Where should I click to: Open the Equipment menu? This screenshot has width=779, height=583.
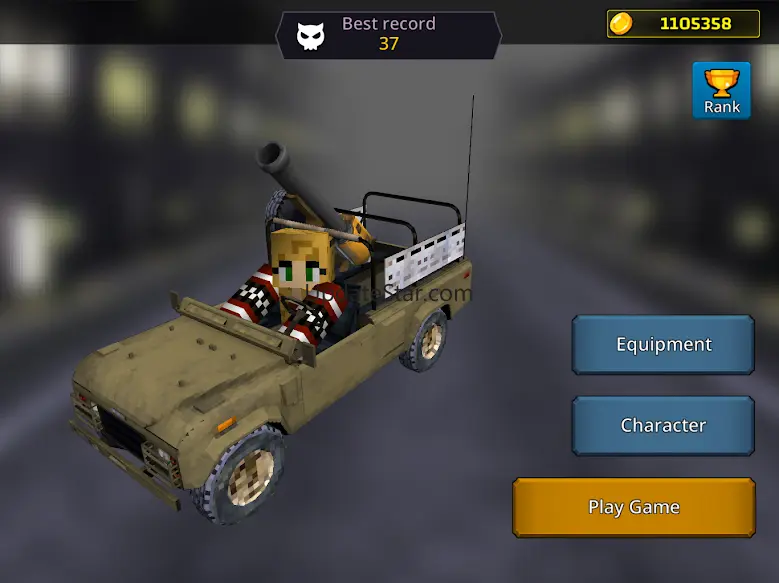click(x=663, y=344)
